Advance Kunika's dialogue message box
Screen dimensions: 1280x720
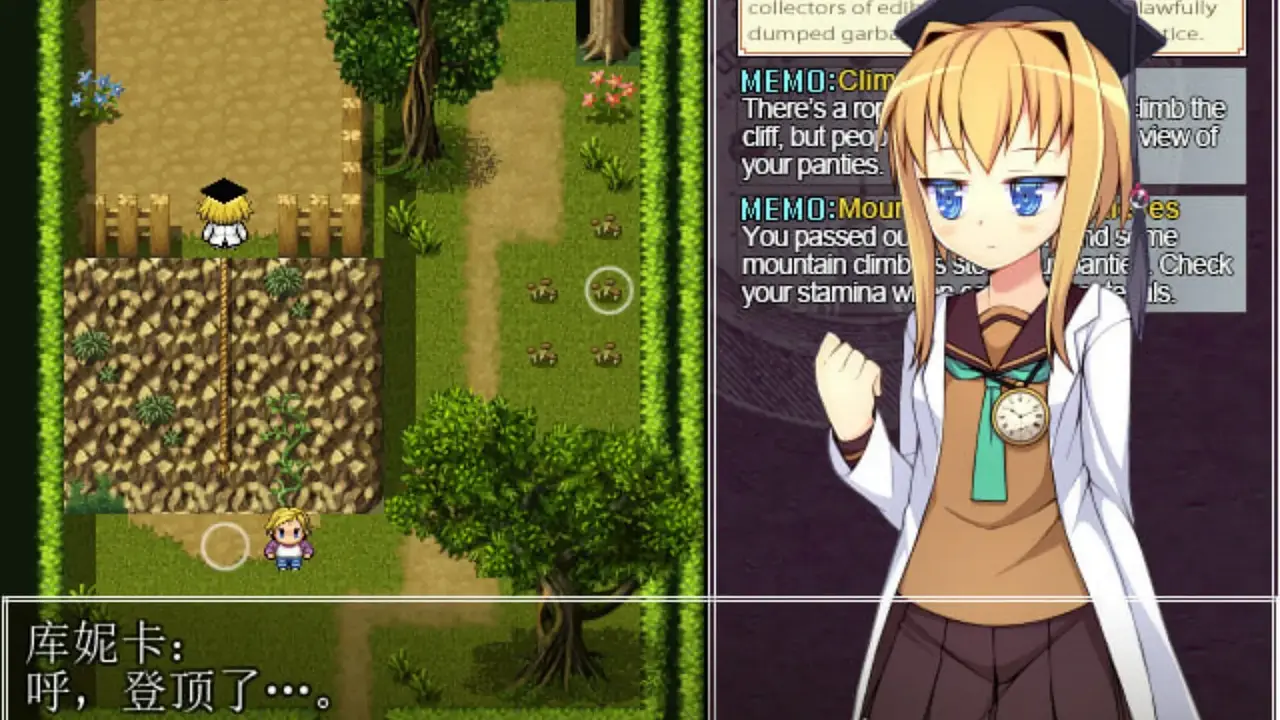tap(640, 657)
